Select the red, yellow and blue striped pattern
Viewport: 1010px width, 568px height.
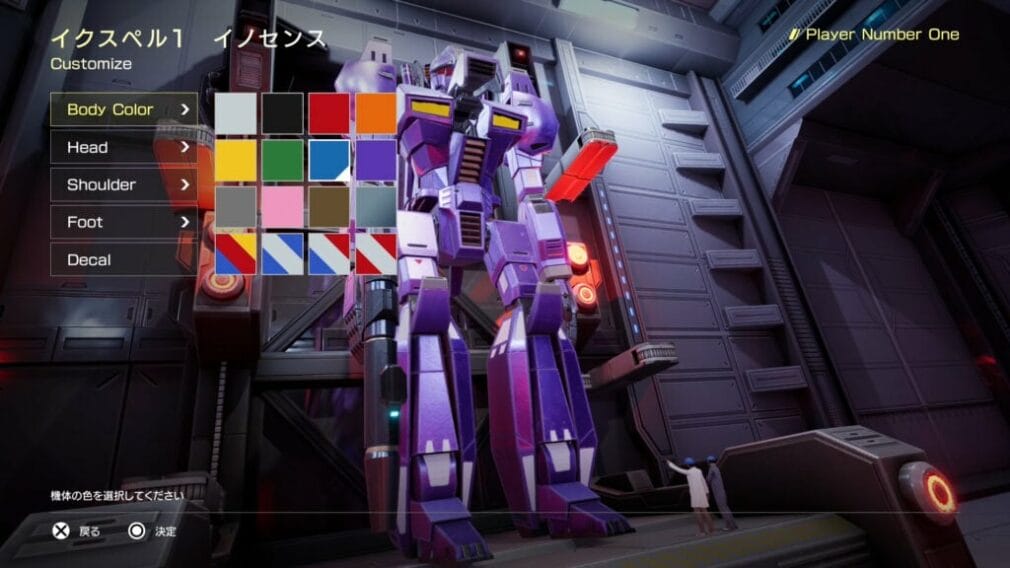236,254
